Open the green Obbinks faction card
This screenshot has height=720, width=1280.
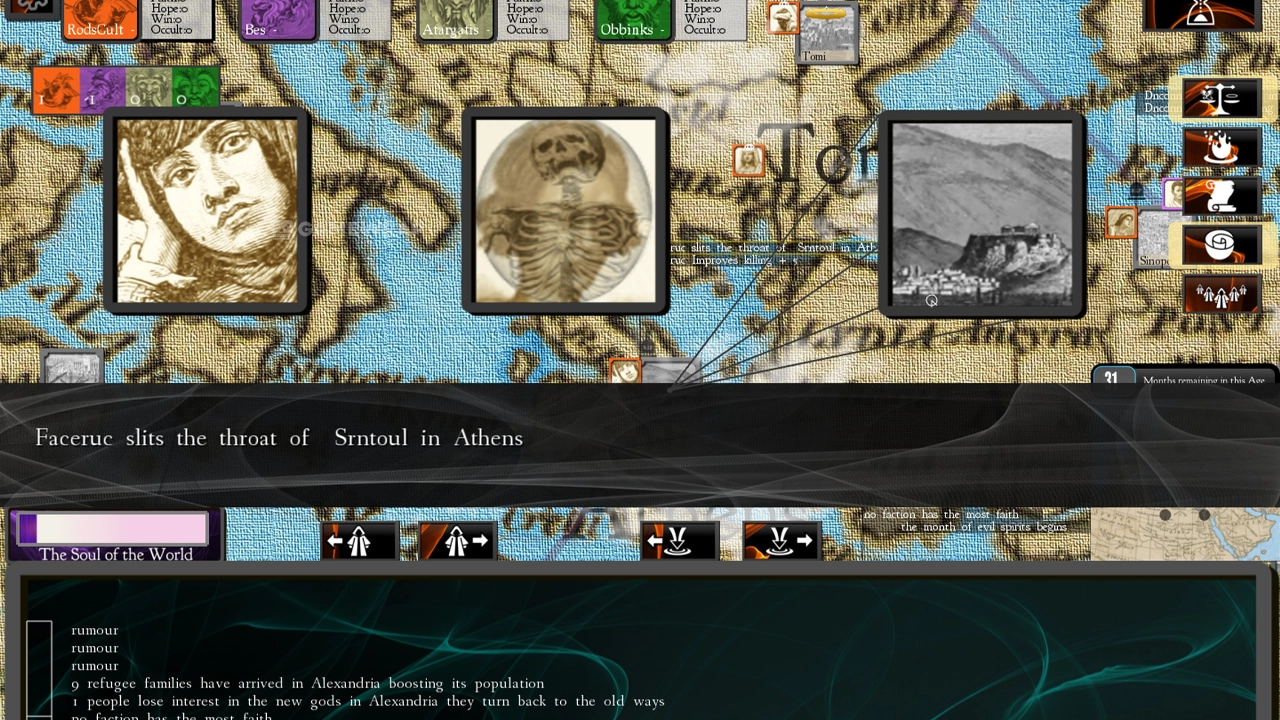[634, 20]
